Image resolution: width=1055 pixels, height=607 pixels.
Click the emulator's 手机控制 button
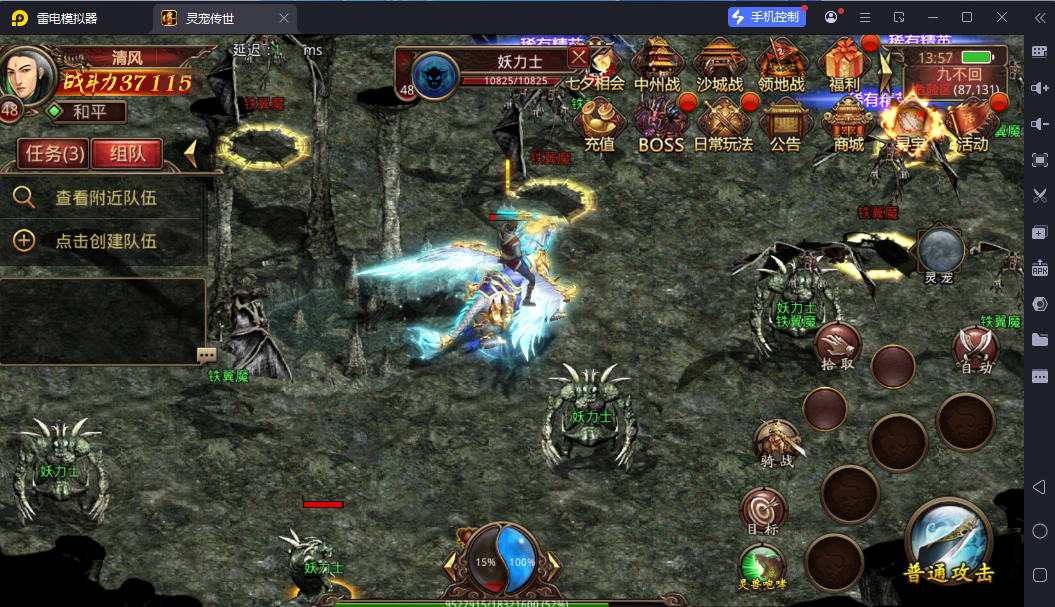[767, 17]
